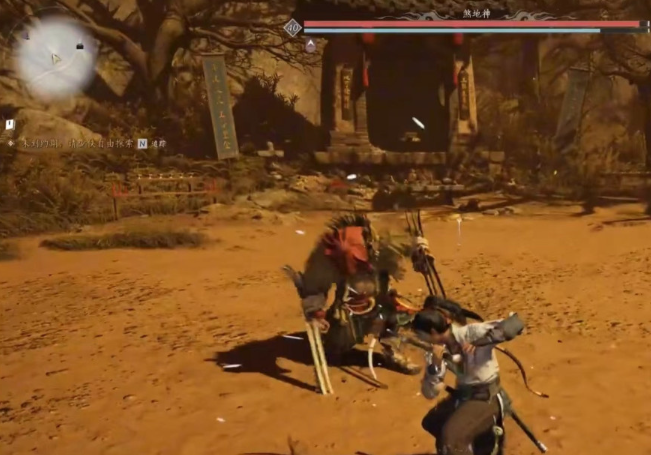Viewport: 651px width, 455px height.
Task: Click the black marker on the minimap
Action: tap(80, 46)
